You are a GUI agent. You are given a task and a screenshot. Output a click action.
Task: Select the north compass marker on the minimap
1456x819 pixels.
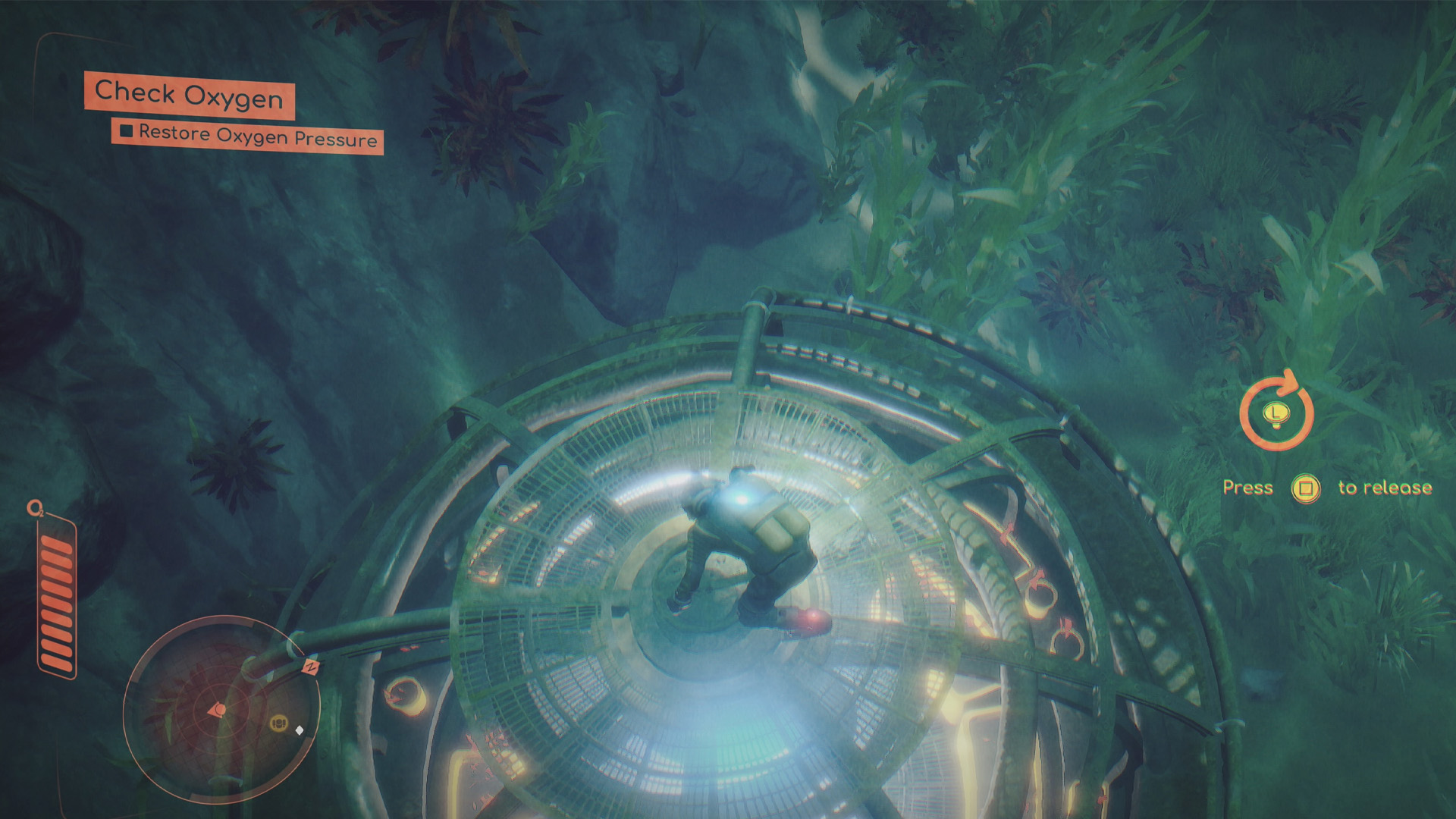310,667
